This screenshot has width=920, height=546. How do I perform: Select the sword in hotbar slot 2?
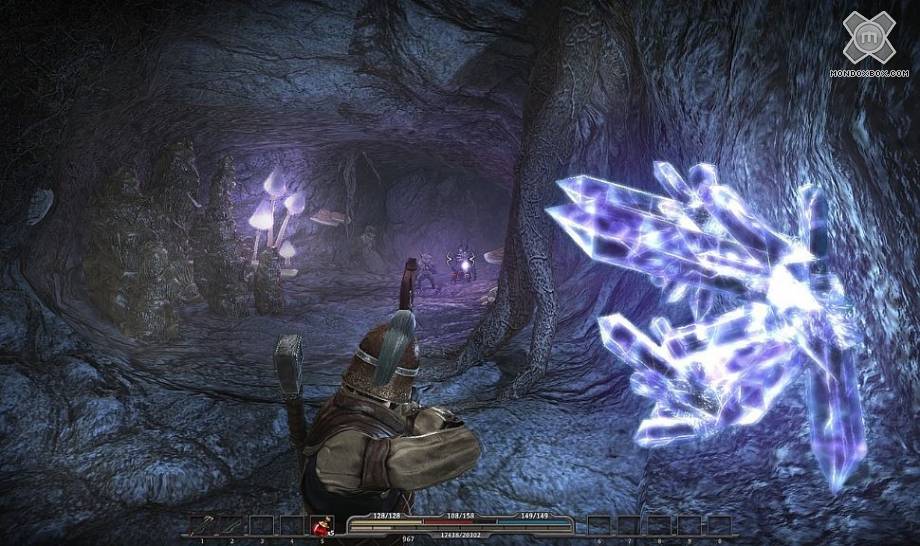tap(231, 524)
